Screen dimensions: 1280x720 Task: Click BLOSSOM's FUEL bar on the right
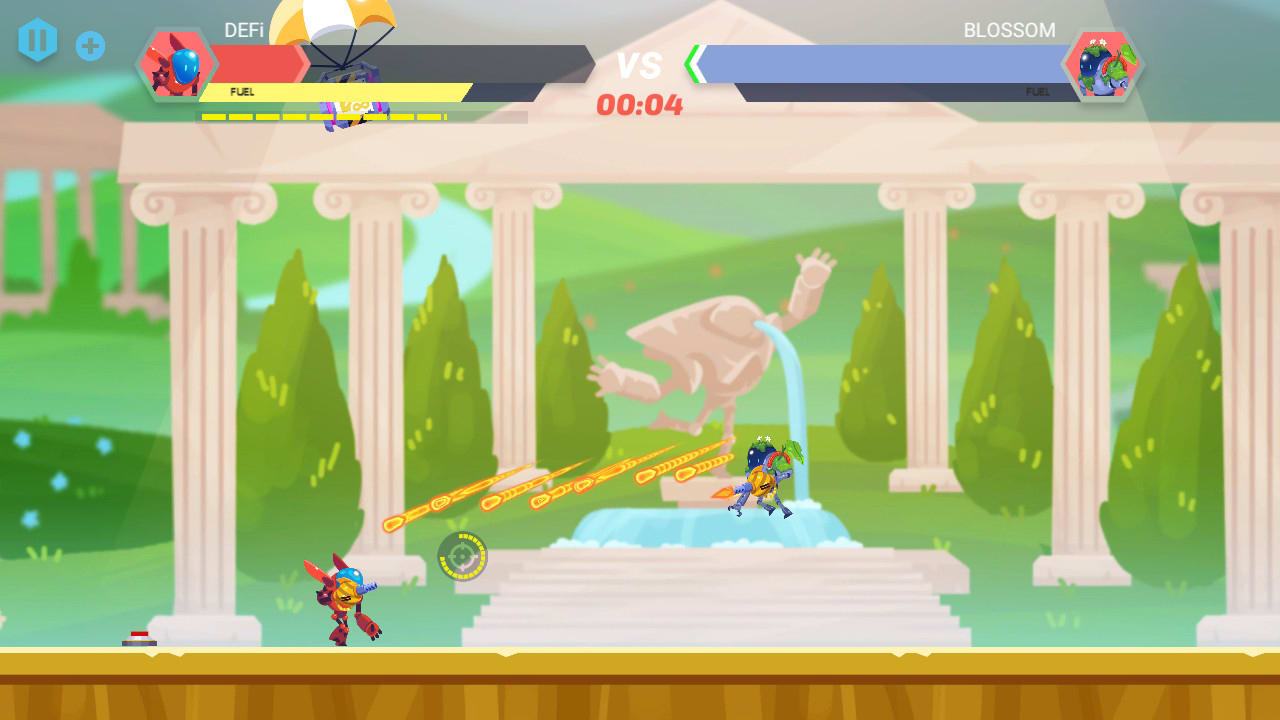click(1000, 90)
